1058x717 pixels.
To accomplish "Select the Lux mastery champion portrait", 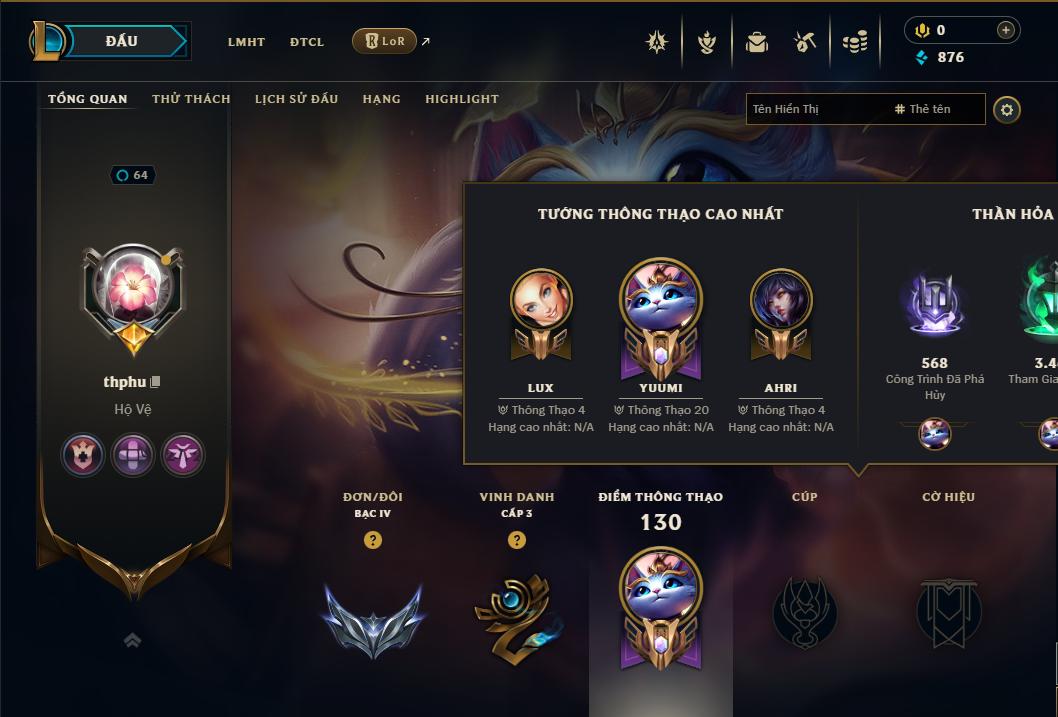I will [x=541, y=300].
